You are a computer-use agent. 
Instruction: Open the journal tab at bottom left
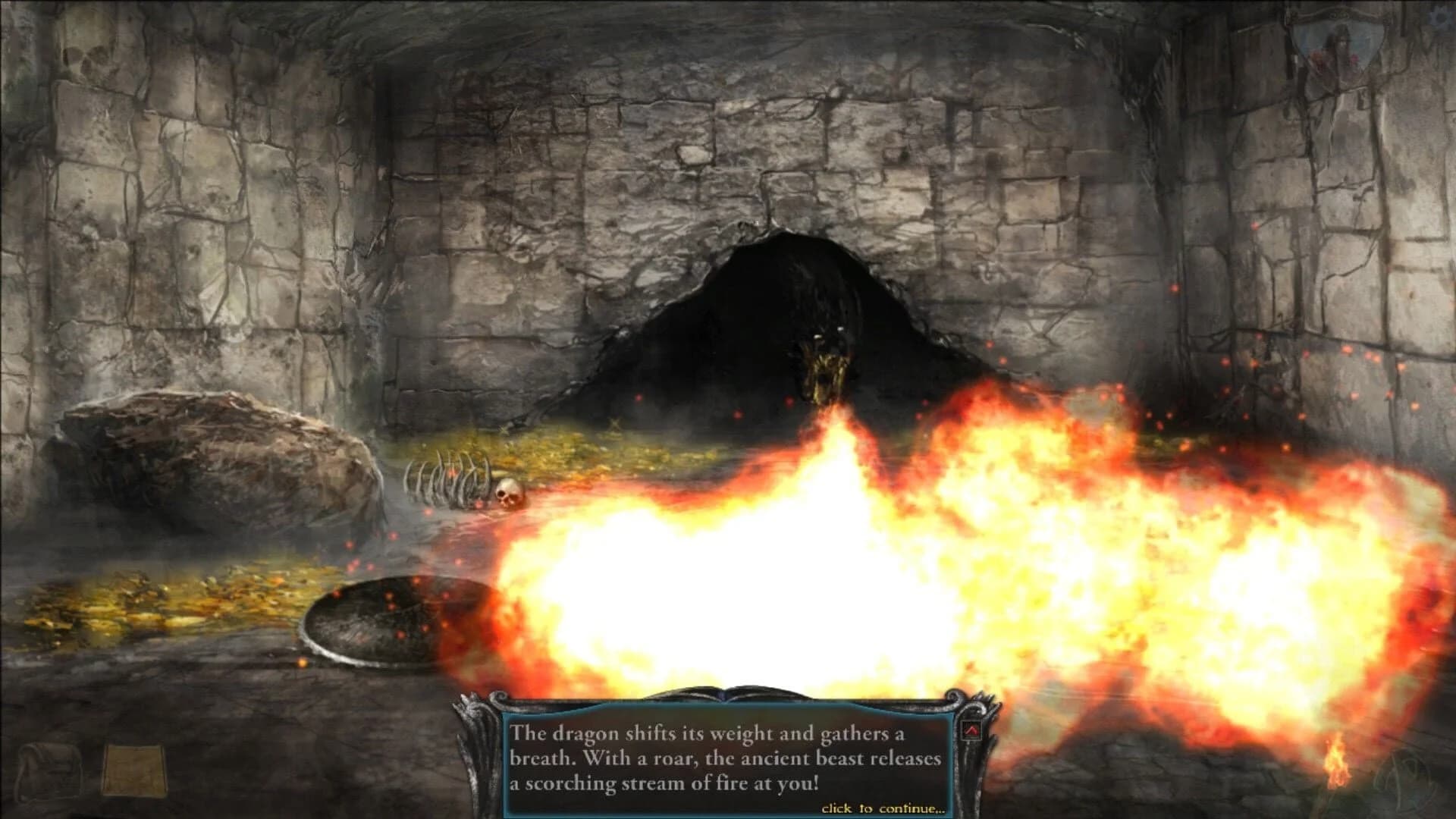point(136,768)
